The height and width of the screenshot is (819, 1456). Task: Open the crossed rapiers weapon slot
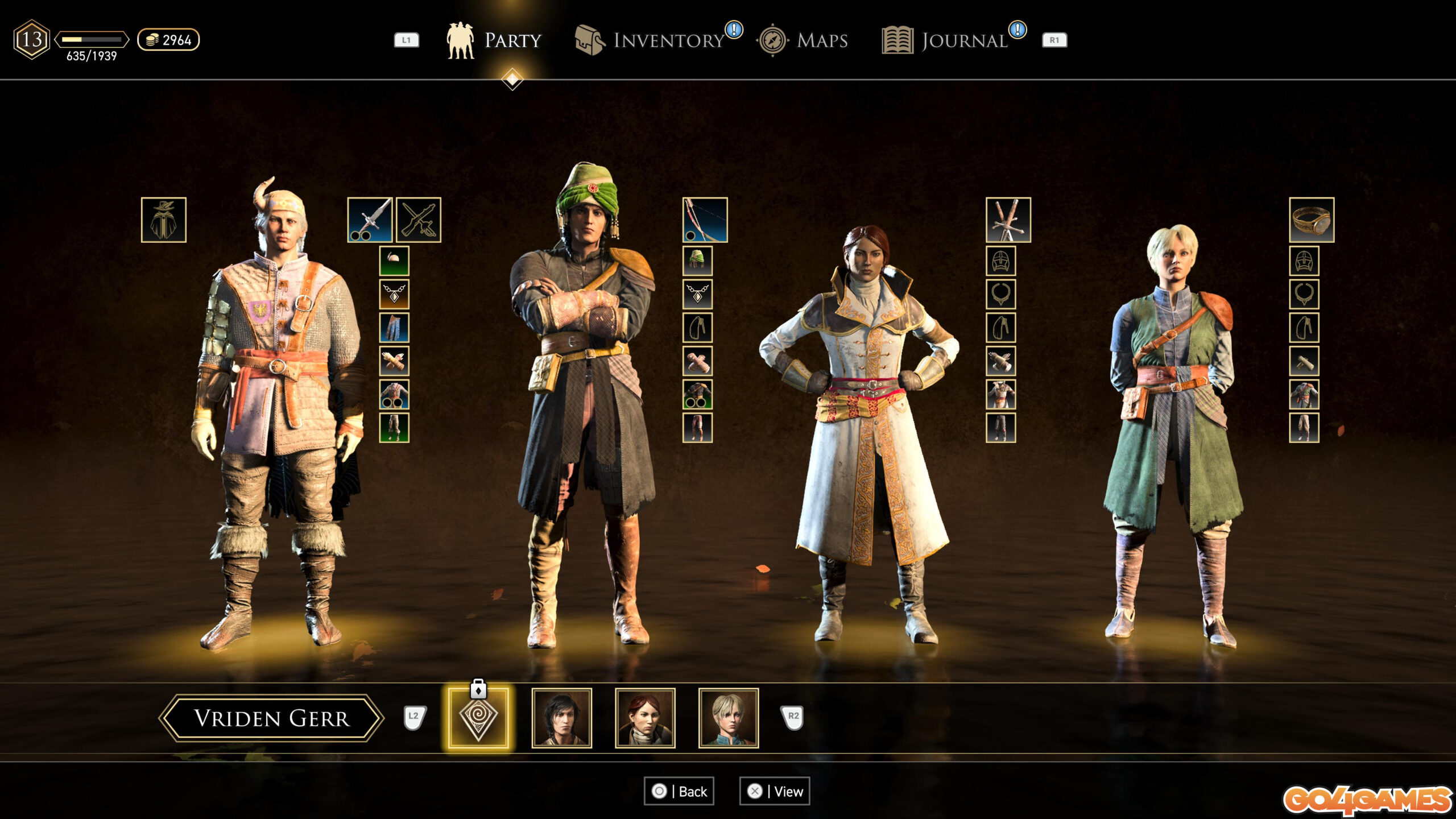click(x=1008, y=220)
